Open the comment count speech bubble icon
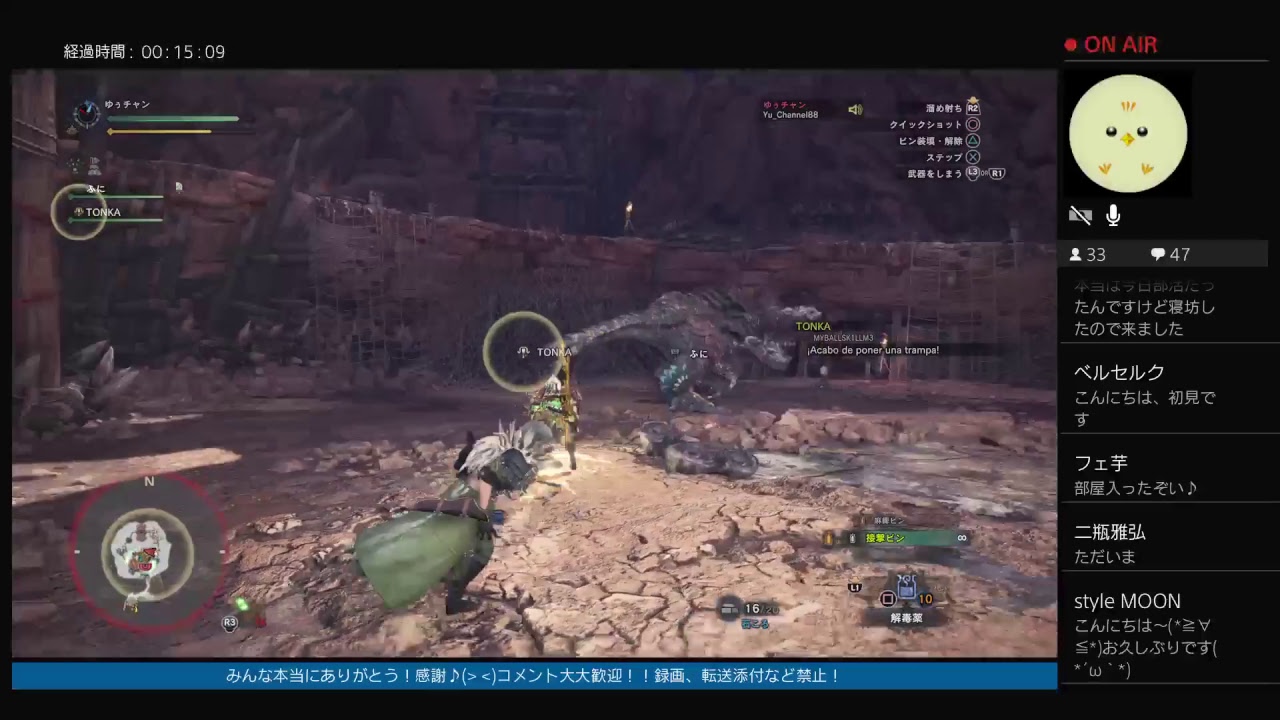The width and height of the screenshot is (1280, 720). point(1158,255)
